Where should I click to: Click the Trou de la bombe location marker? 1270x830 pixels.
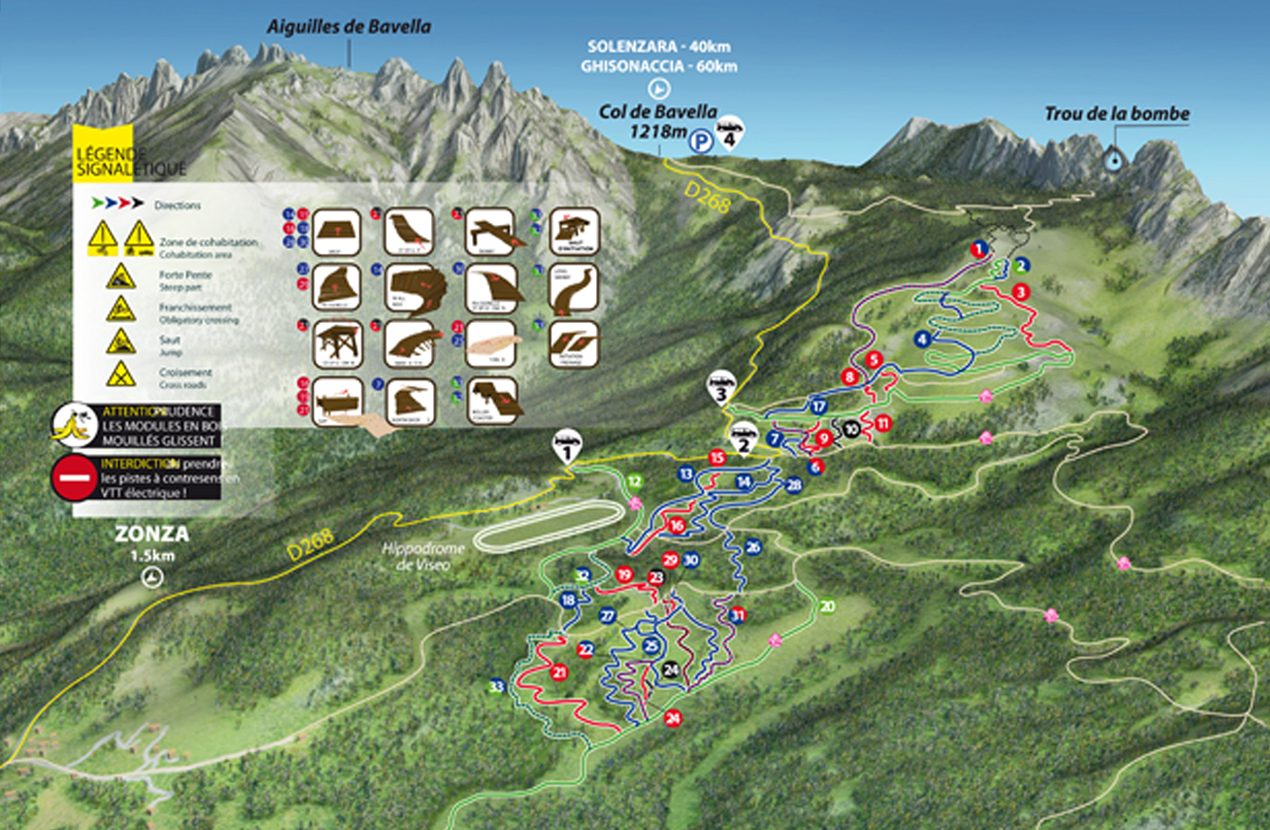1112,157
